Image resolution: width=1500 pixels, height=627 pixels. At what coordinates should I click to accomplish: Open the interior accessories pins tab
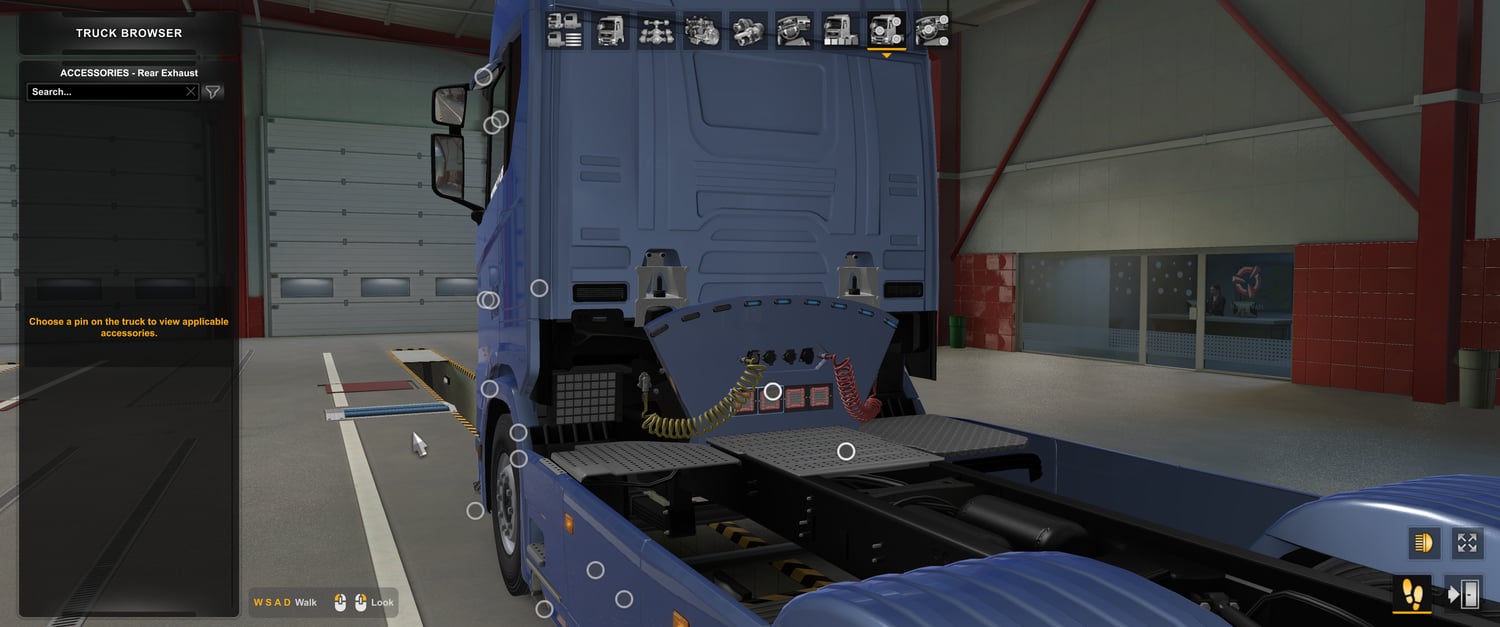932,31
